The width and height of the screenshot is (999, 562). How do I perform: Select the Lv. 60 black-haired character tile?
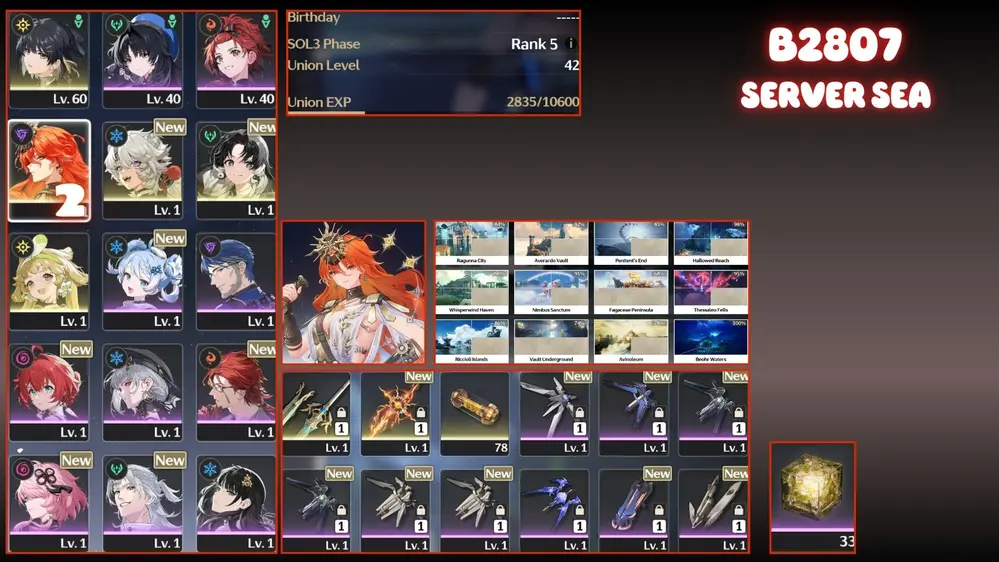click(x=49, y=60)
